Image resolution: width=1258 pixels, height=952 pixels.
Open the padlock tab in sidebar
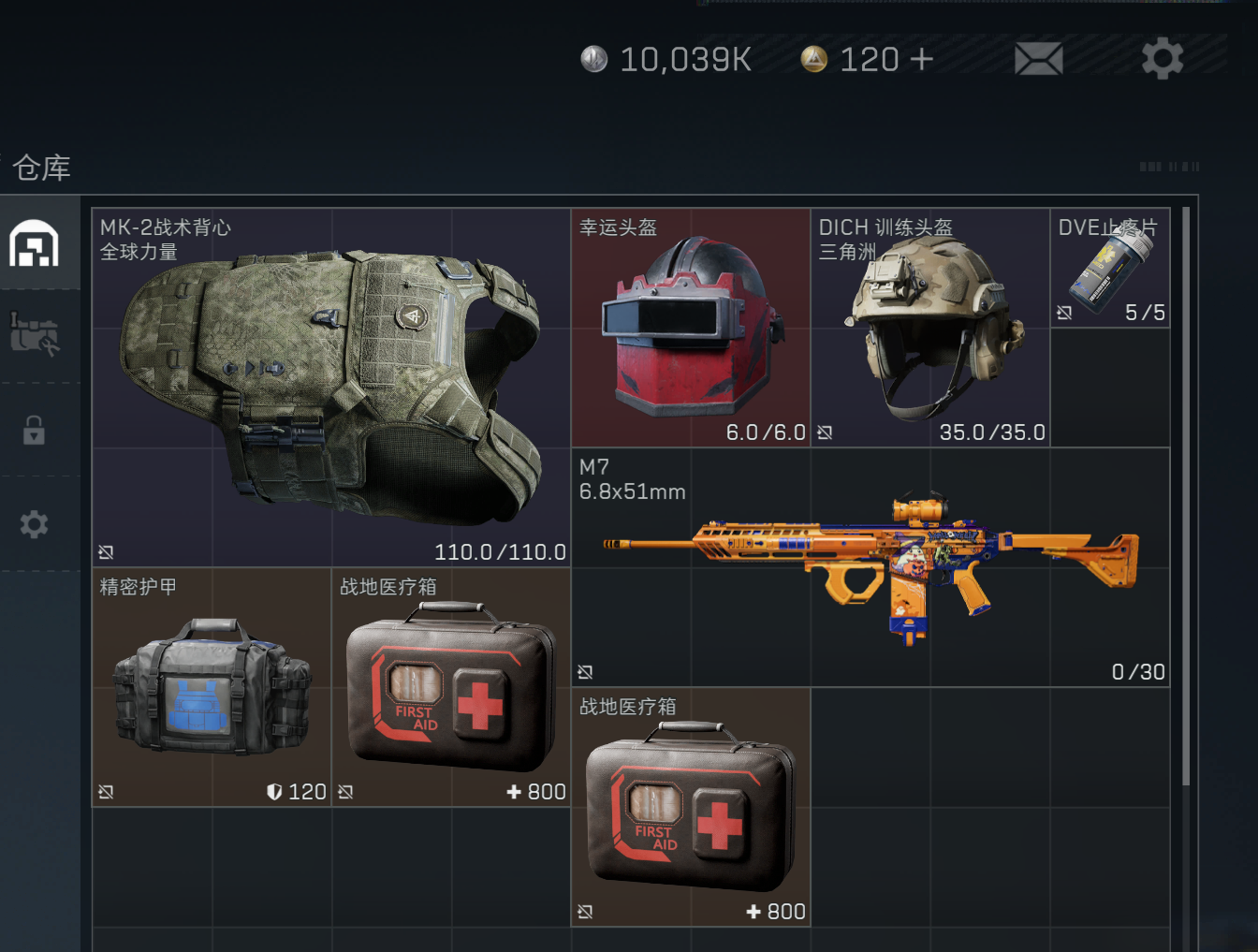(35, 430)
